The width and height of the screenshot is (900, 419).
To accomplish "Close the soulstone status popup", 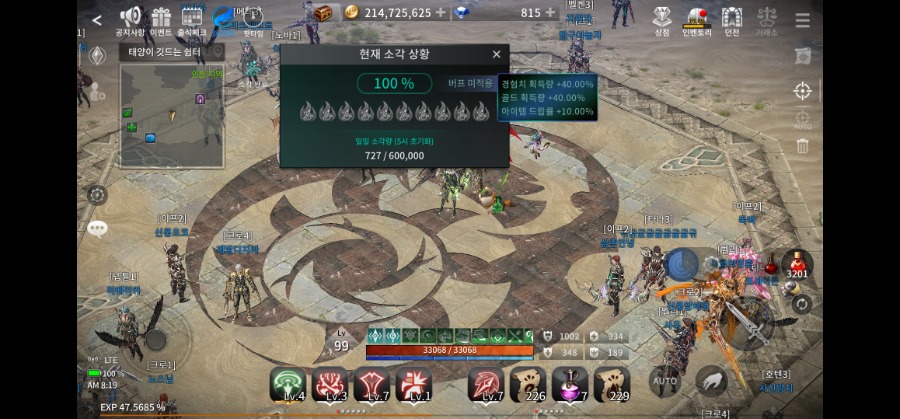I will (x=496, y=54).
